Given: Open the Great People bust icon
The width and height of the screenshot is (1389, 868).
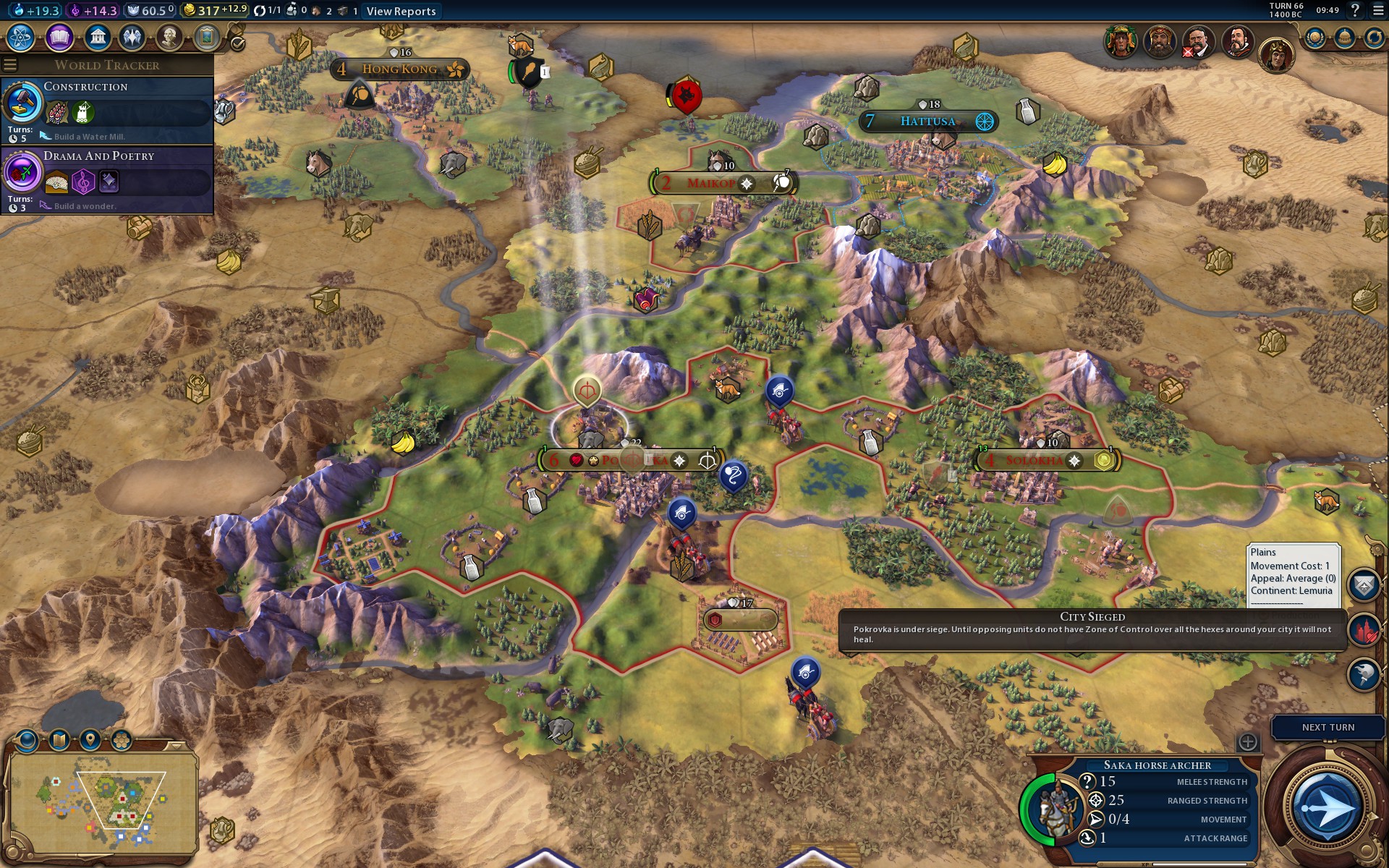Looking at the screenshot, I should pyautogui.click(x=169, y=37).
